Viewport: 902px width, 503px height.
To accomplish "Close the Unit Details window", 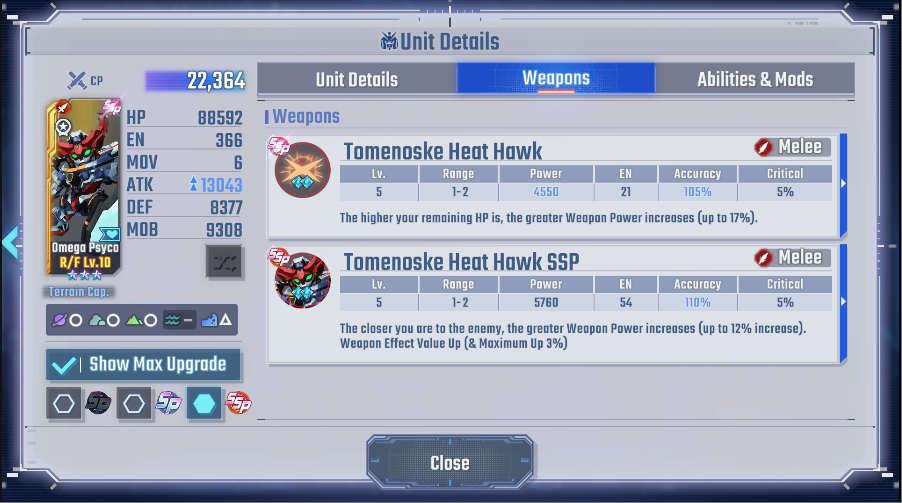I will [450, 462].
